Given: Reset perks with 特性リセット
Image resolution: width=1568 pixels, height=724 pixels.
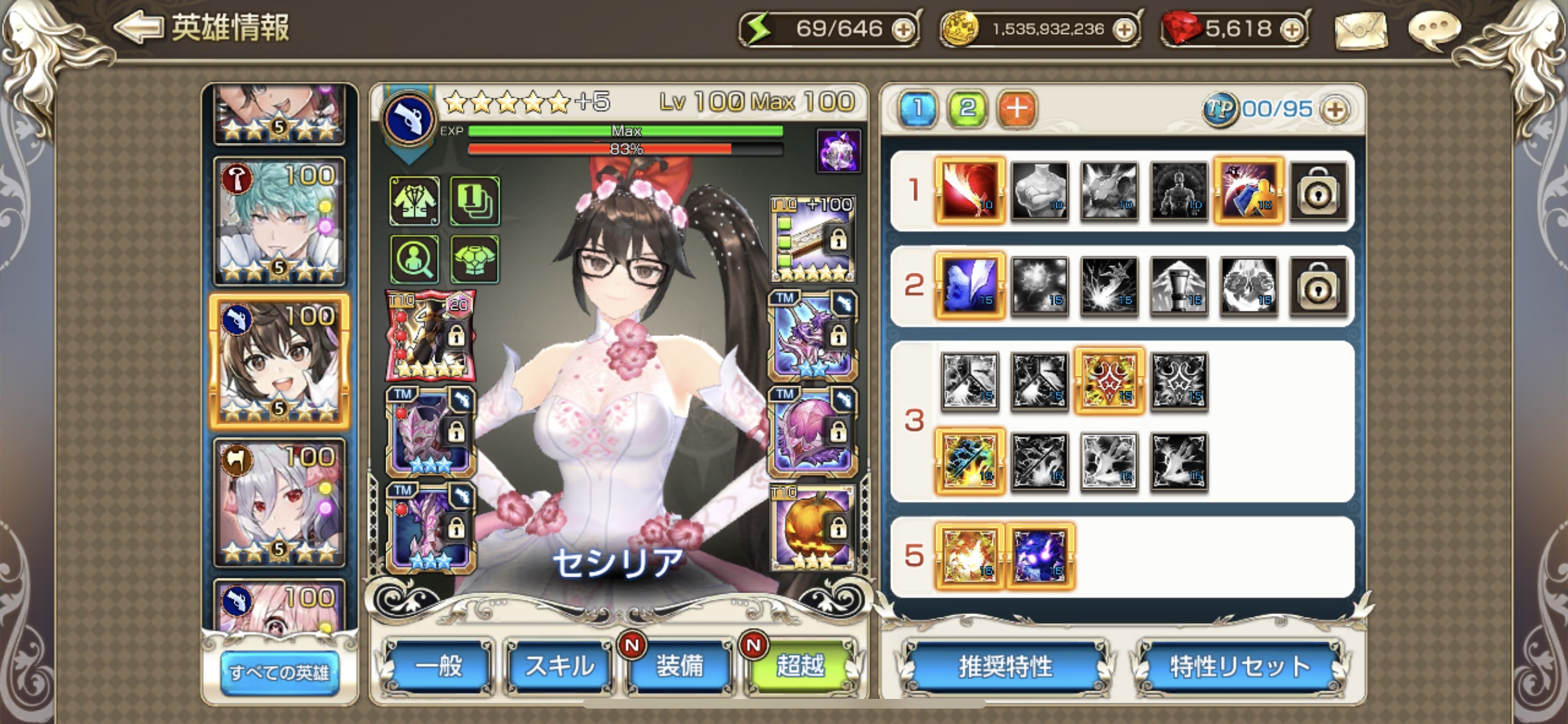Looking at the screenshot, I should [x=1240, y=667].
